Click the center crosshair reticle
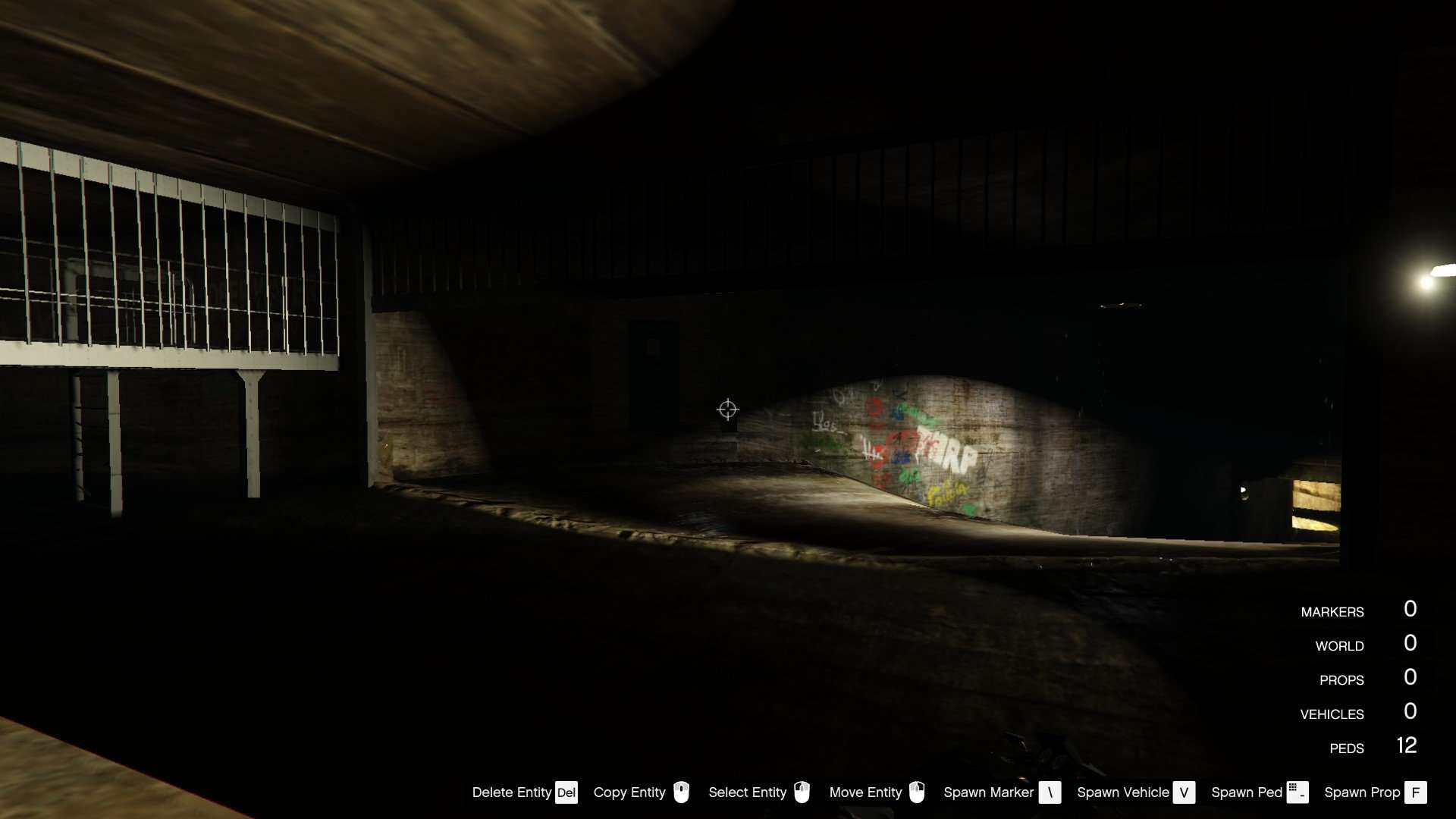This screenshot has height=819, width=1456. (727, 409)
